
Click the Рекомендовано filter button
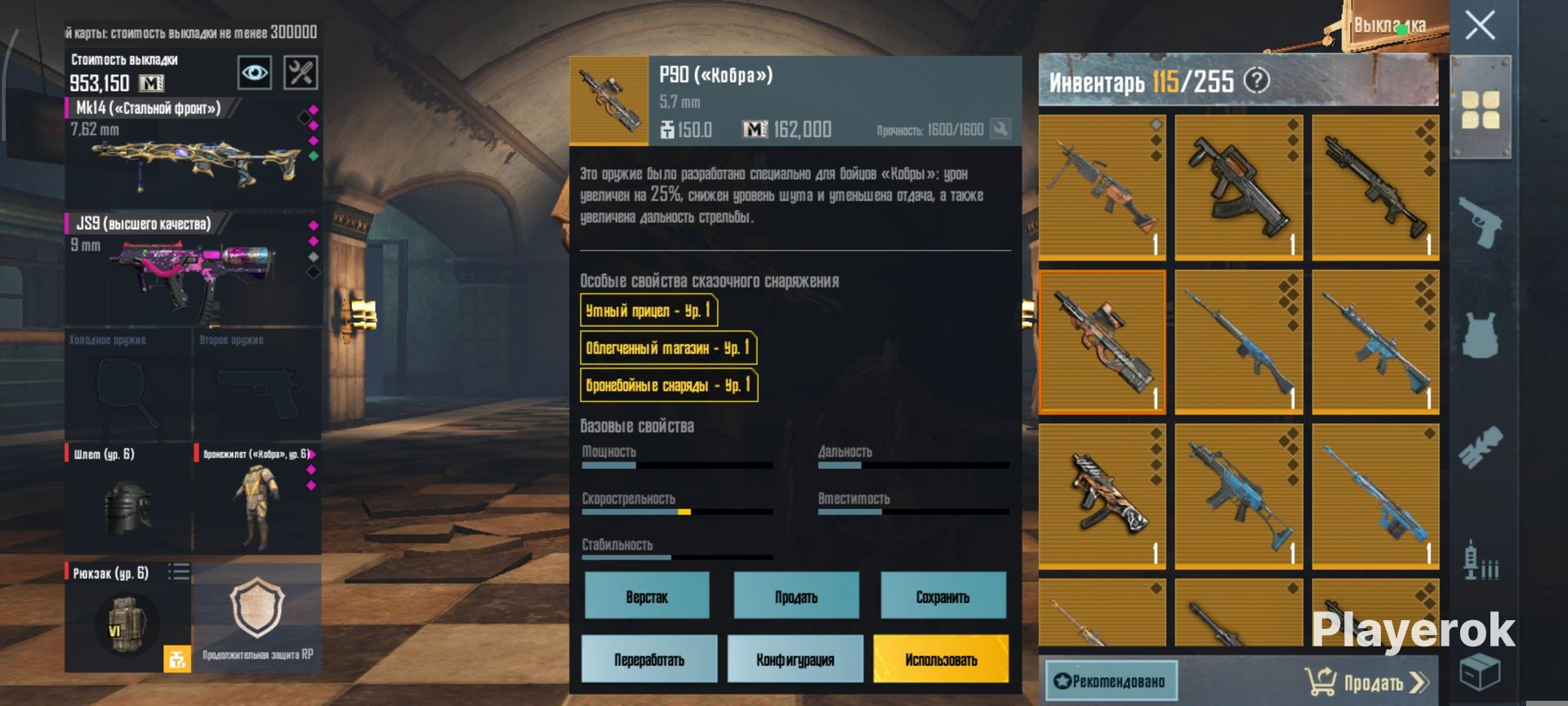pyautogui.click(x=1111, y=681)
